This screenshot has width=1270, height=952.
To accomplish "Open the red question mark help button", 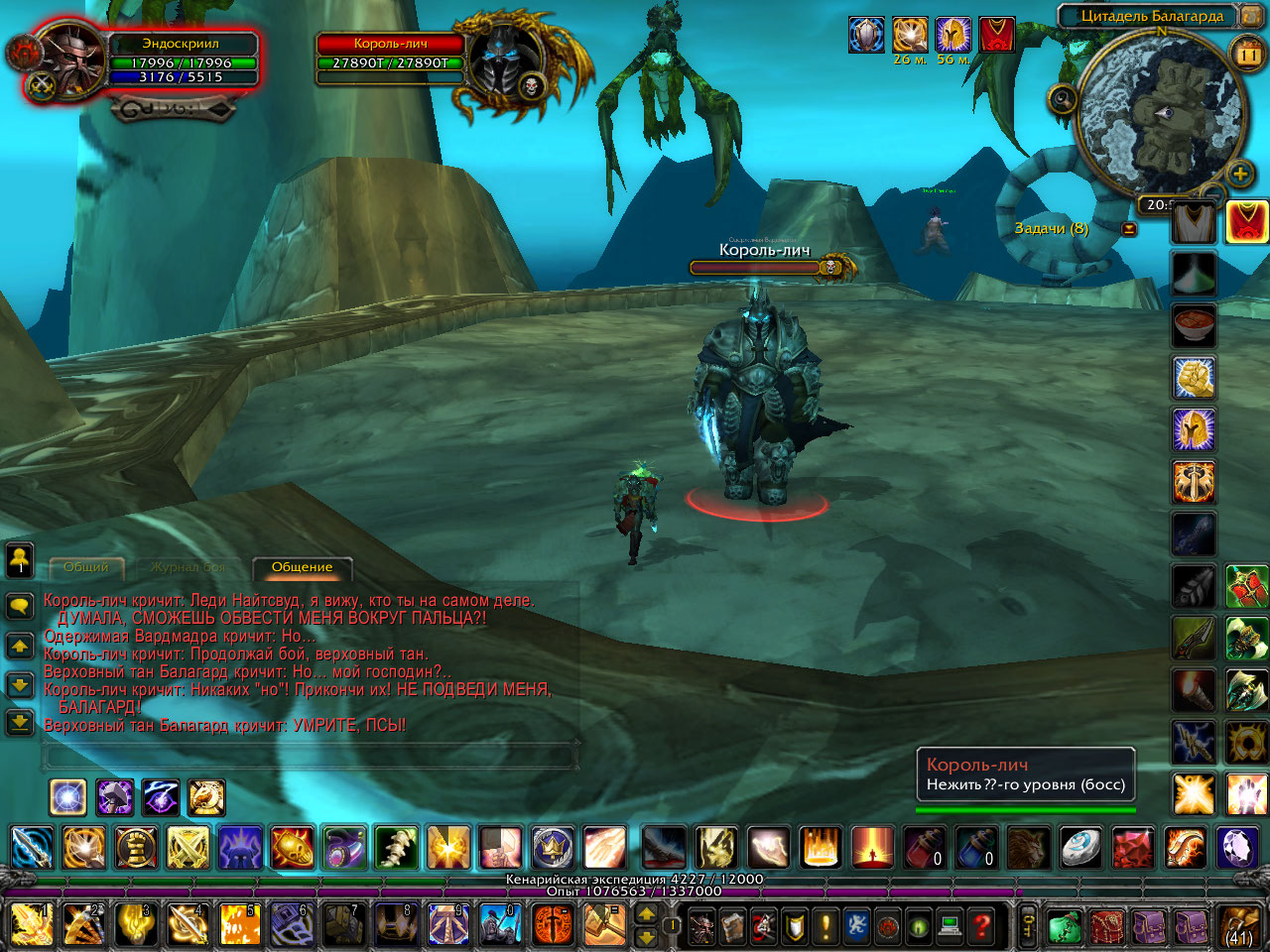I will pos(981,926).
